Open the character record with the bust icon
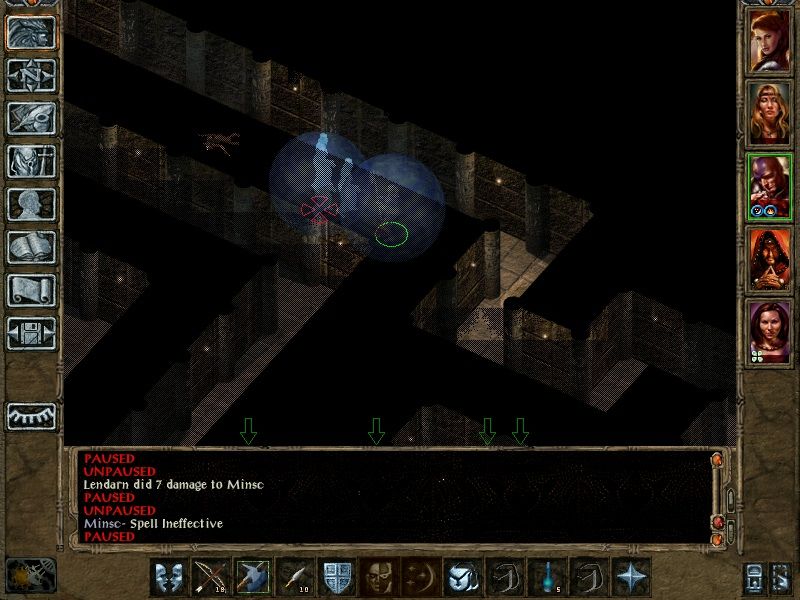This screenshot has width=800, height=600. (31, 204)
